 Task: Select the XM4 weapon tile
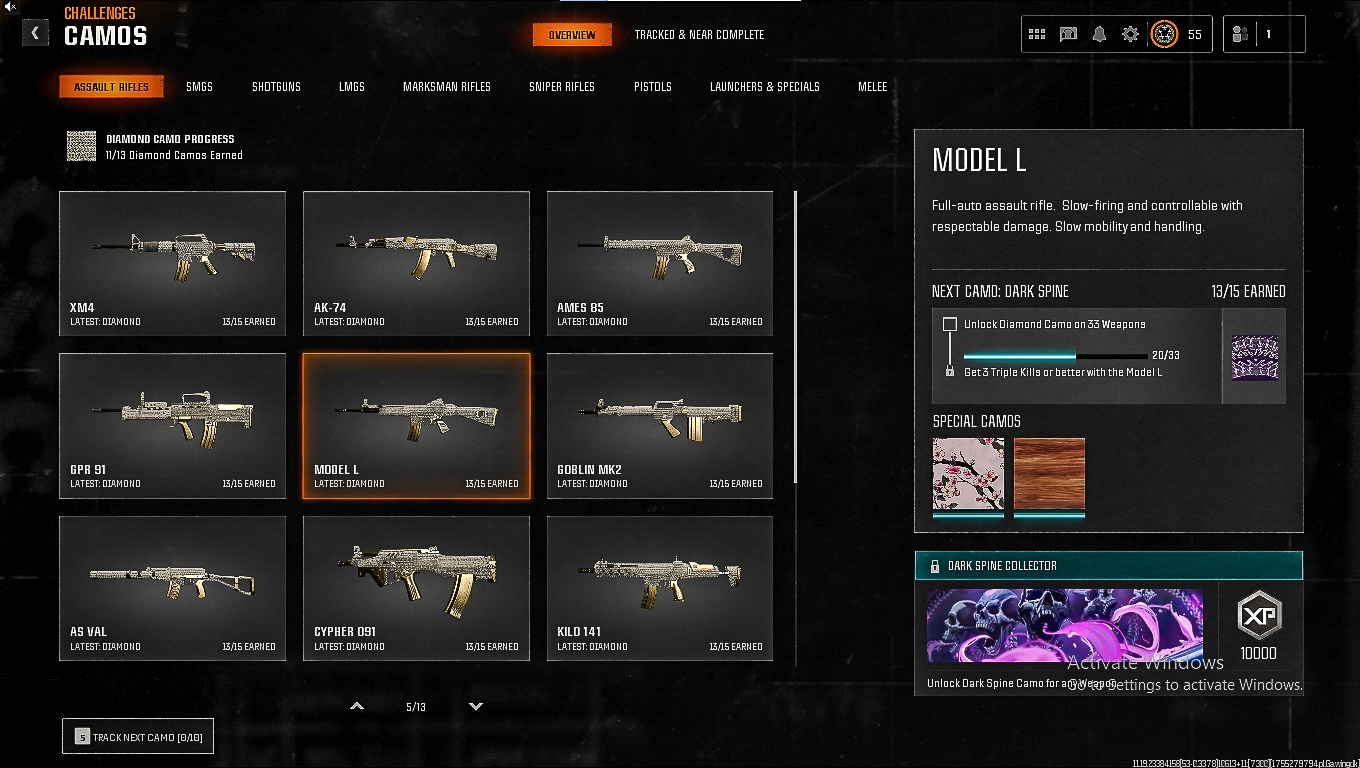172,263
